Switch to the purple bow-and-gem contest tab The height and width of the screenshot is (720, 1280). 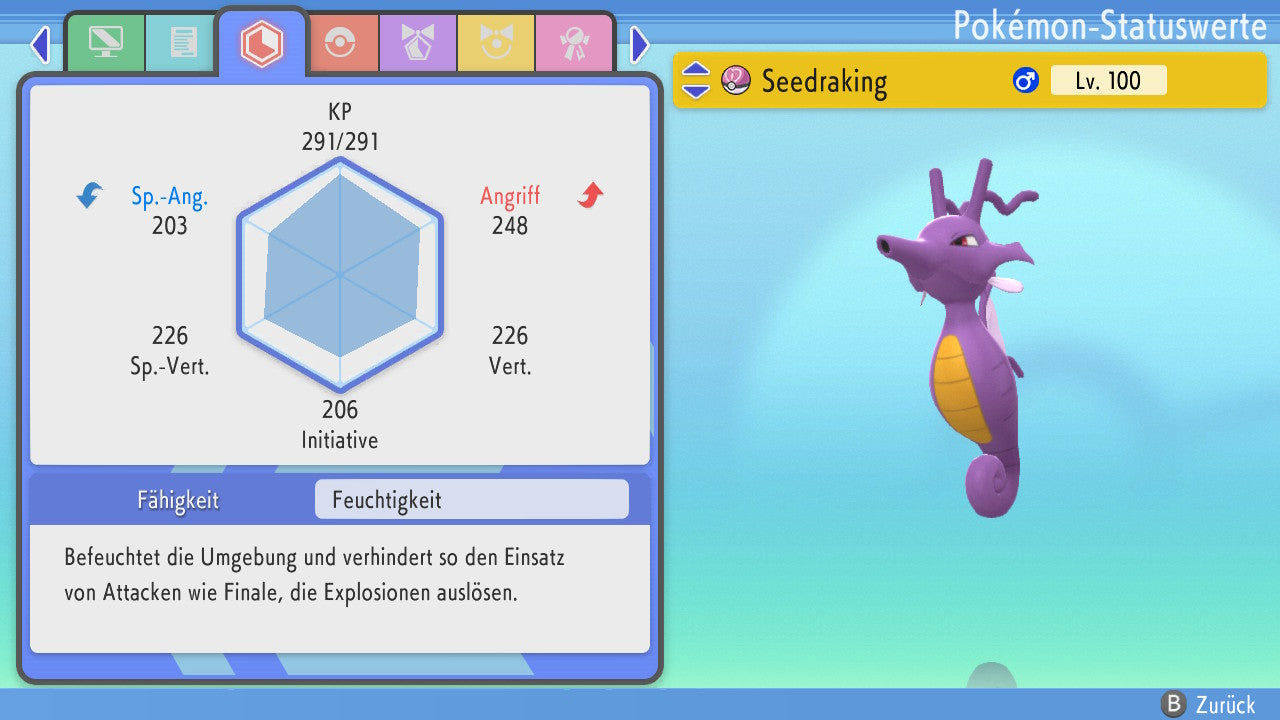[x=417, y=42]
